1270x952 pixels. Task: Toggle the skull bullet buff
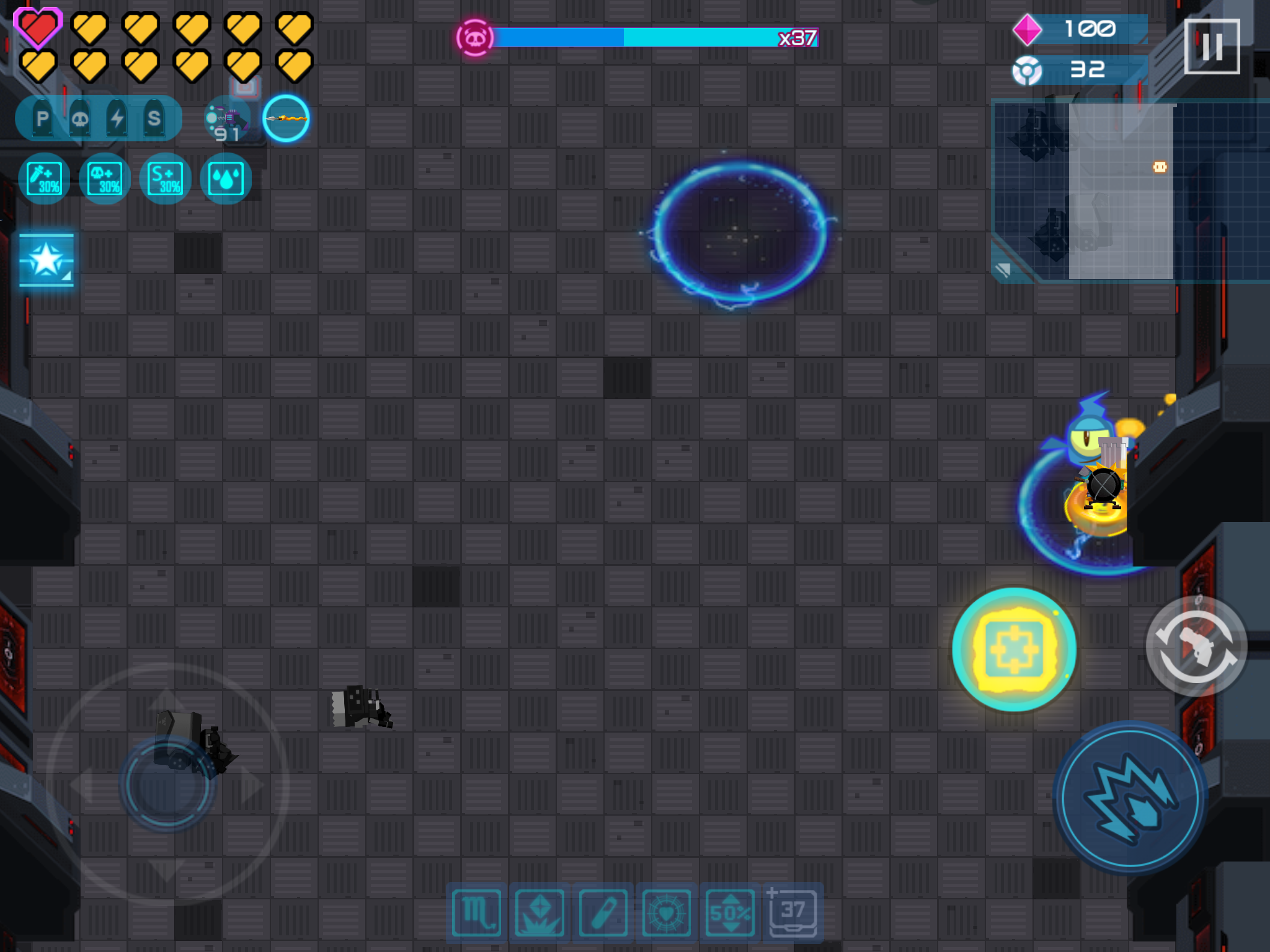[80, 118]
